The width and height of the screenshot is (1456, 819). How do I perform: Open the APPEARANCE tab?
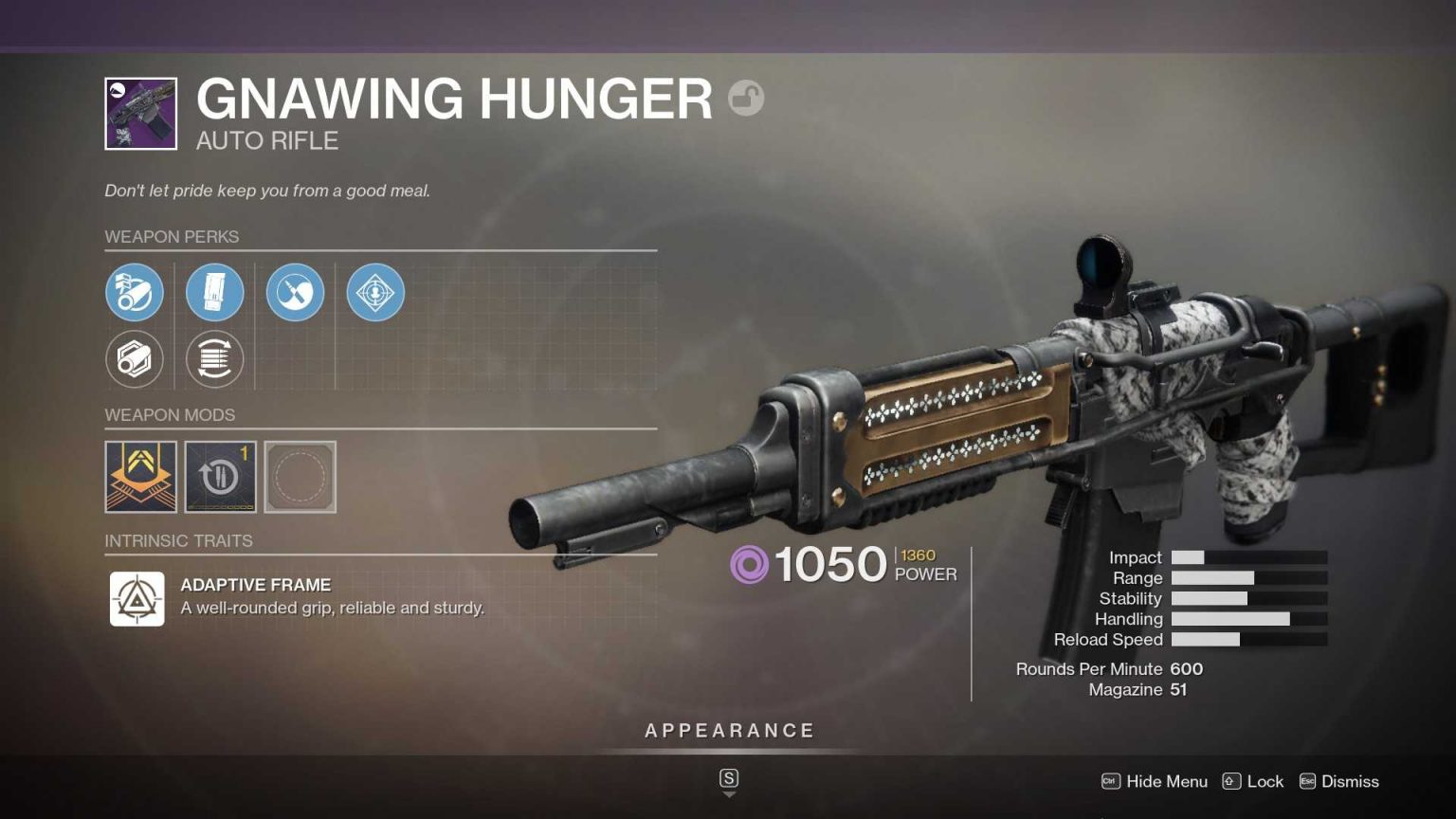(x=728, y=730)
